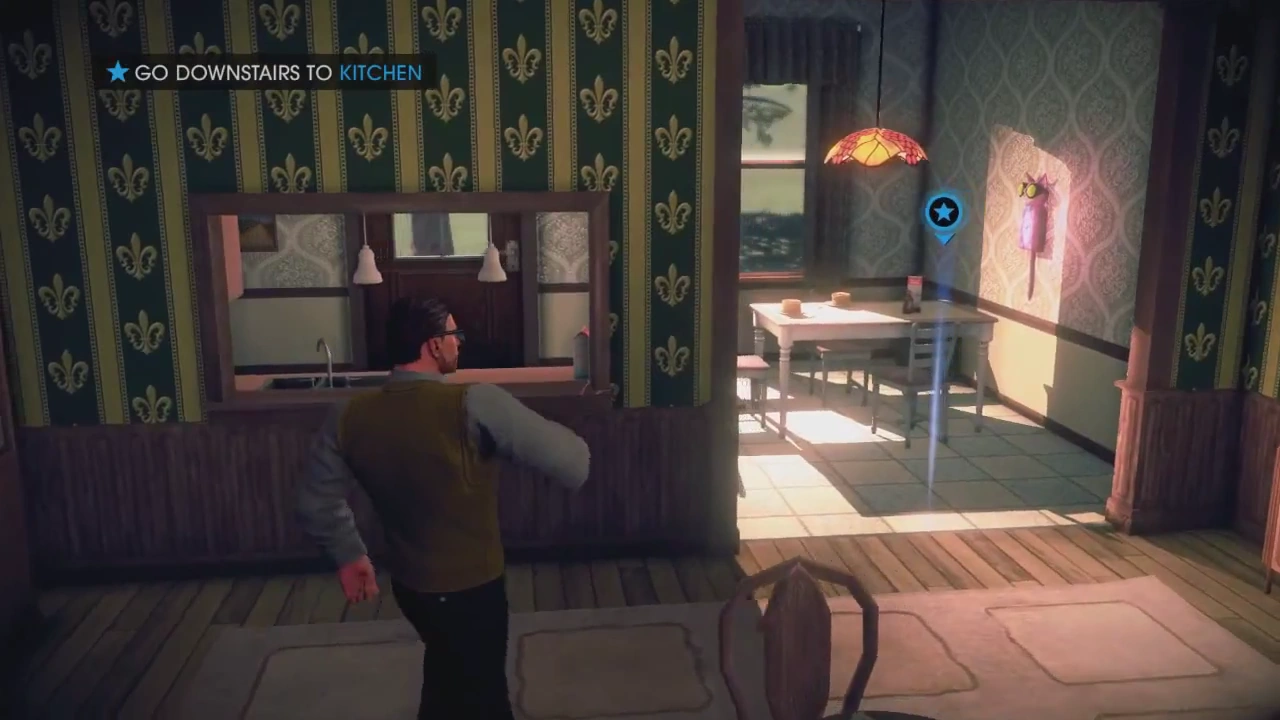1280x720 pixels.
Task: Click the stained-glass hanging lamp
Action: coord(875,150)
